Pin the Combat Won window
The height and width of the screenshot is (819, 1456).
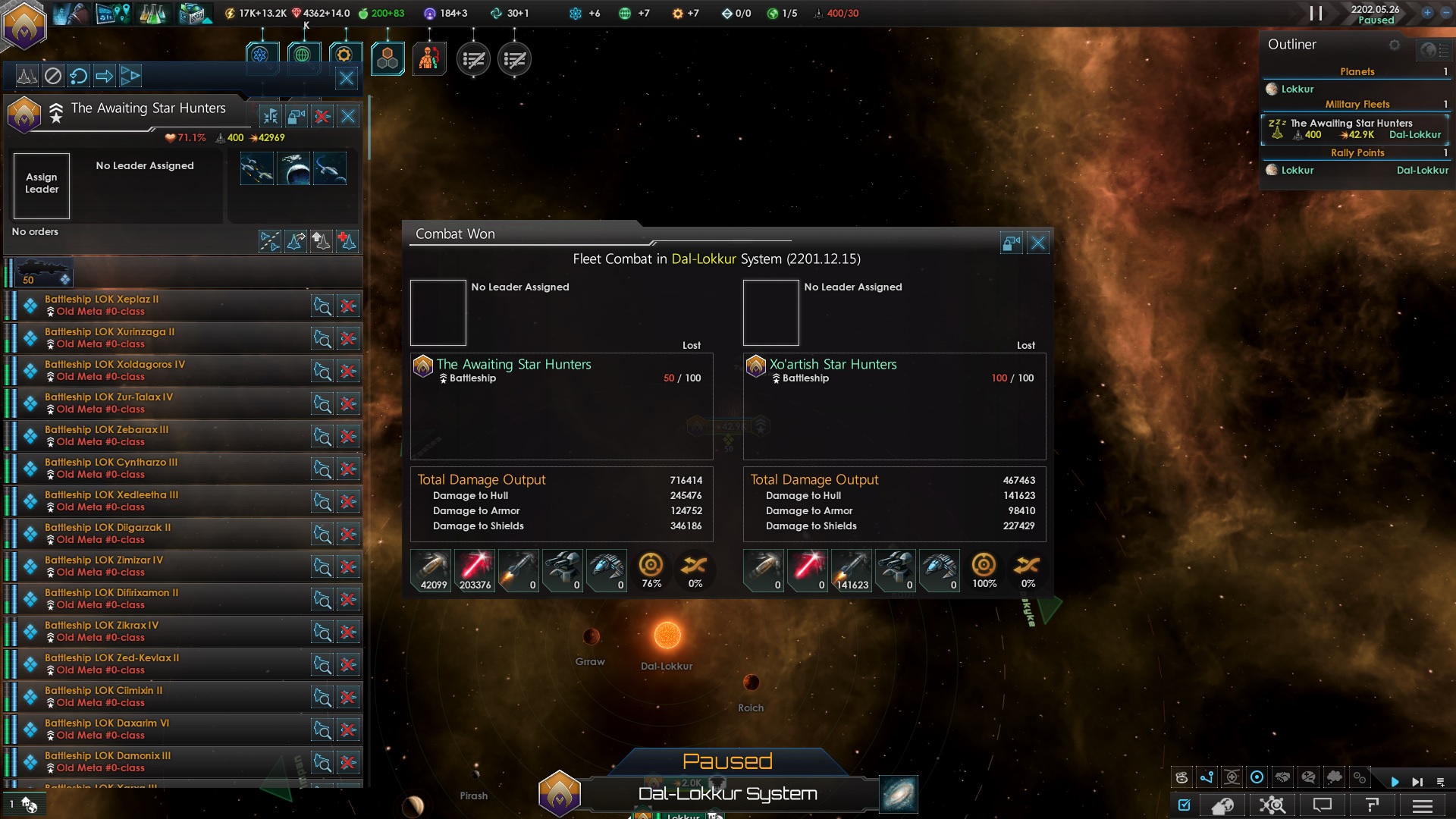pos(1012,243)
